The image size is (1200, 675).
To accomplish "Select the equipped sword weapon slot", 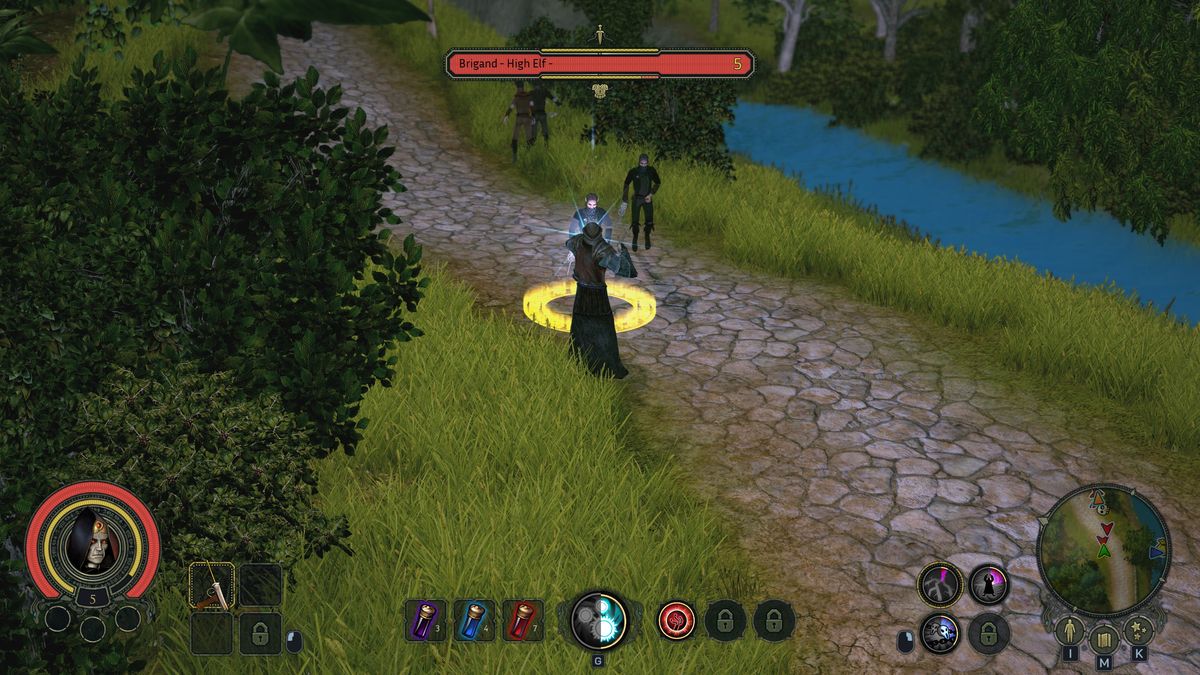I will (212, 585).
